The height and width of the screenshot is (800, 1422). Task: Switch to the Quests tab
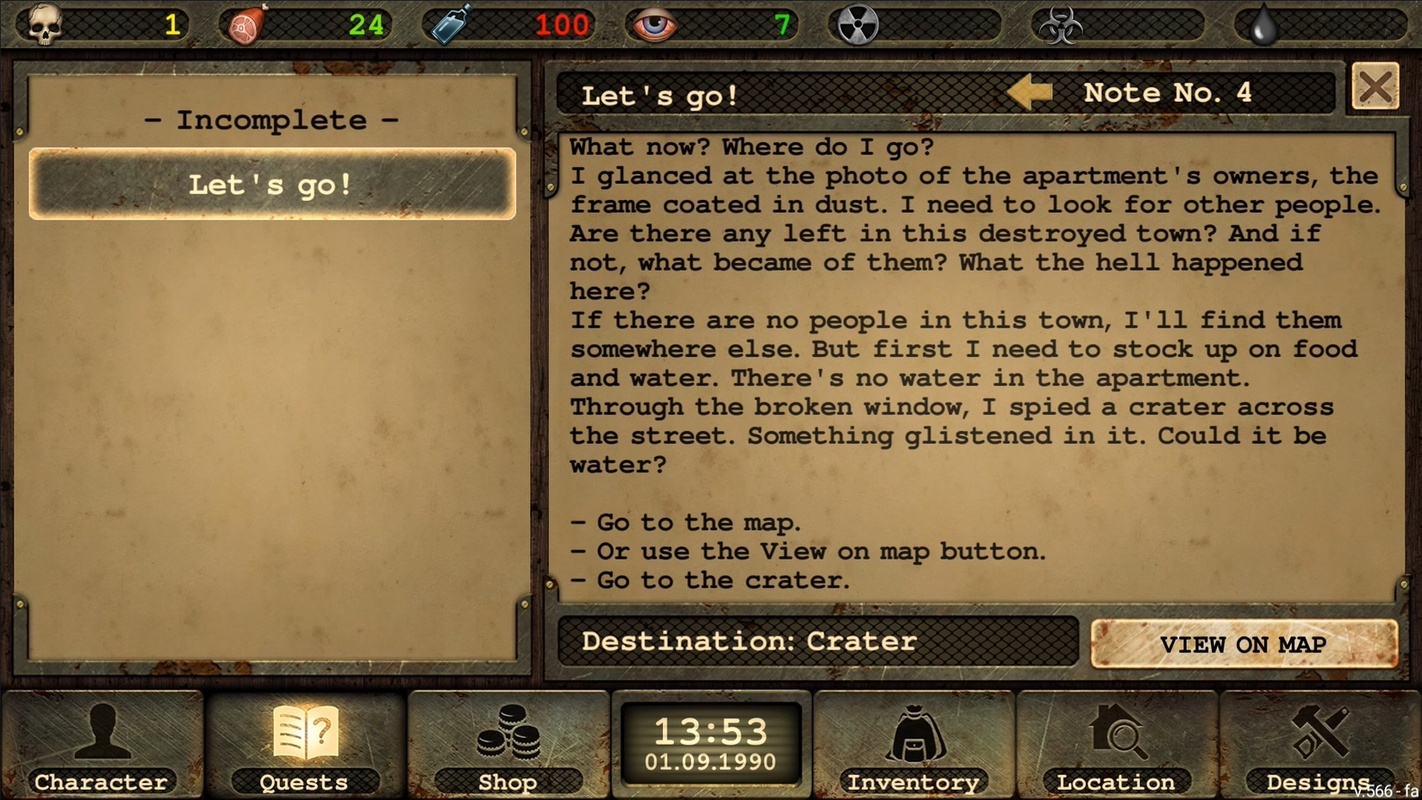[x=305, y=745]
